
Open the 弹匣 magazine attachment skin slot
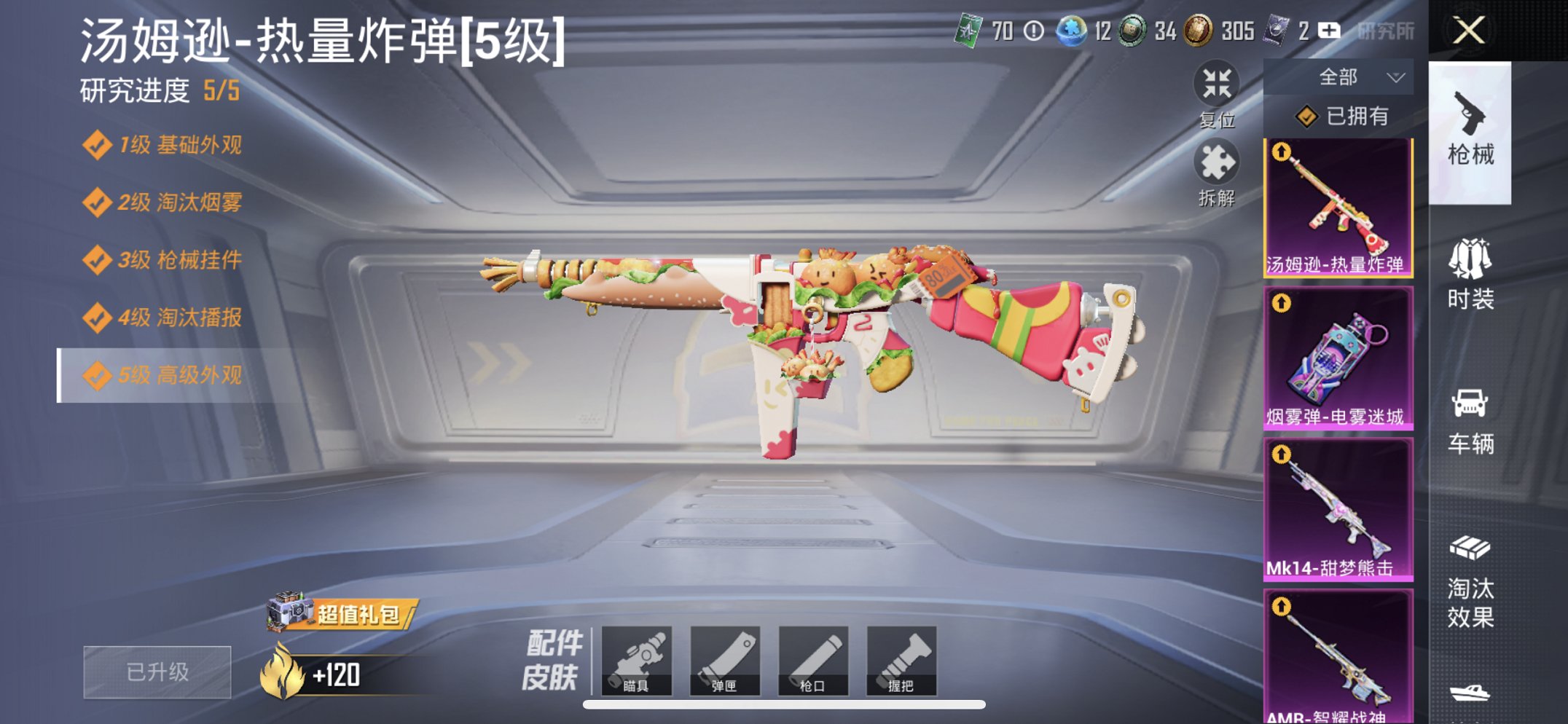(726, 661)
